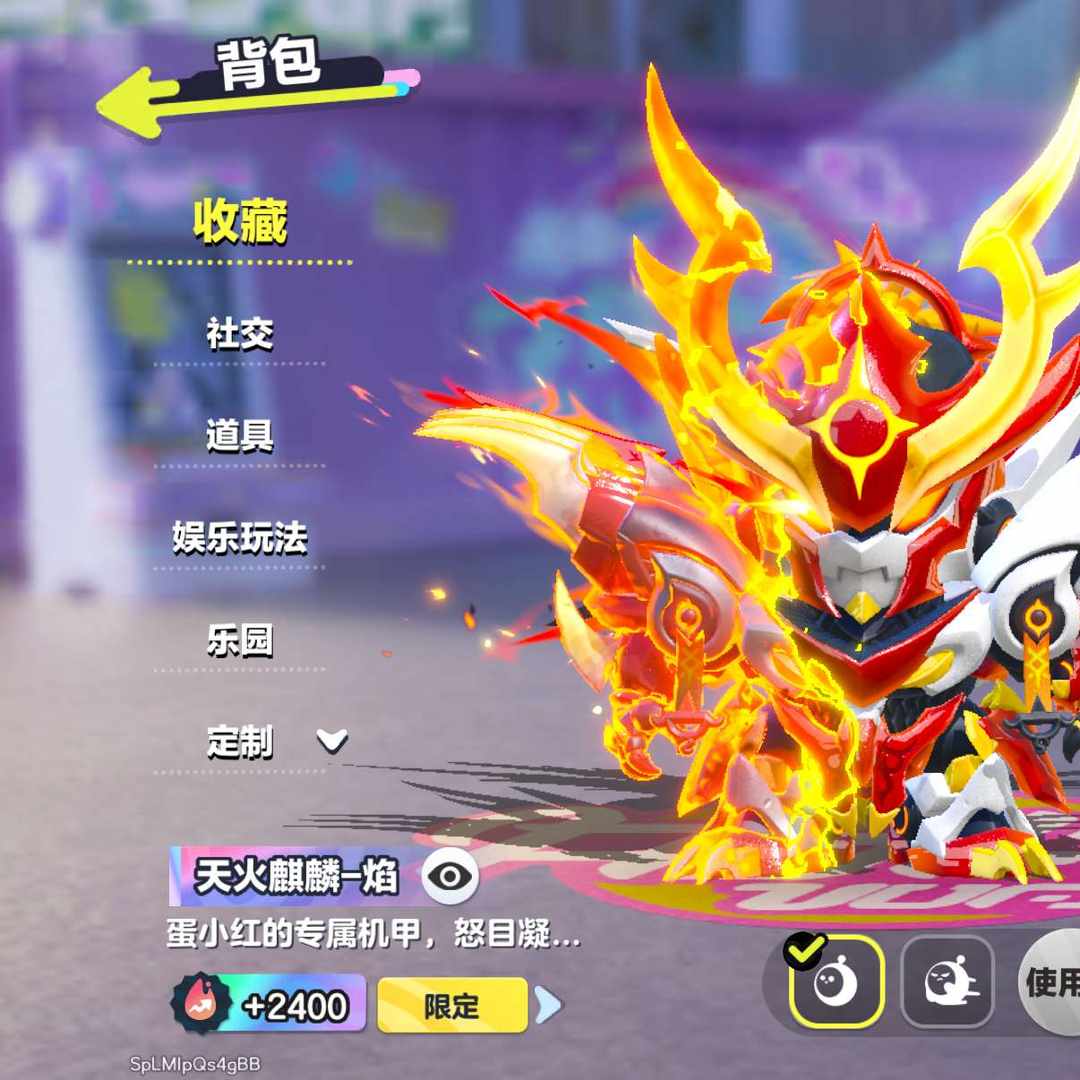Click the yellow 限定 limited tag
The width and height of the screenshot is (1080, 1080).
point(452,1006)
